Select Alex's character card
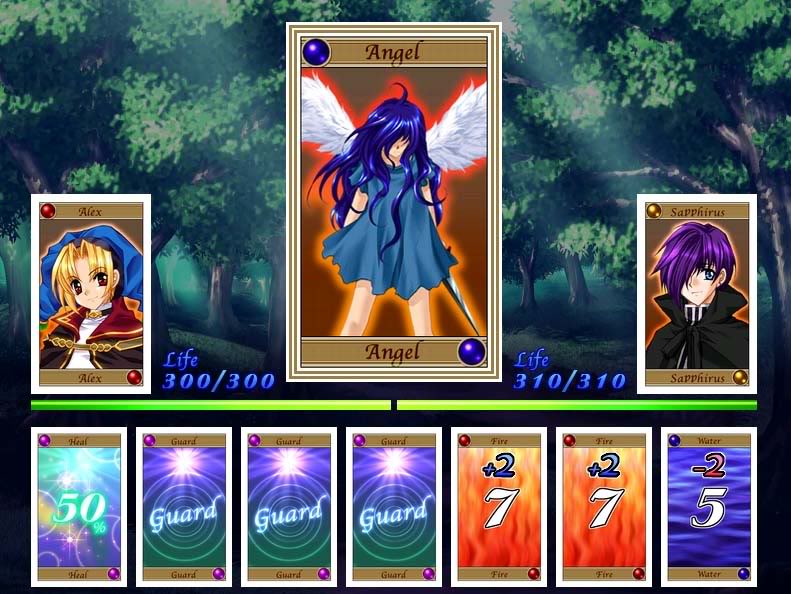 [91, 294]
